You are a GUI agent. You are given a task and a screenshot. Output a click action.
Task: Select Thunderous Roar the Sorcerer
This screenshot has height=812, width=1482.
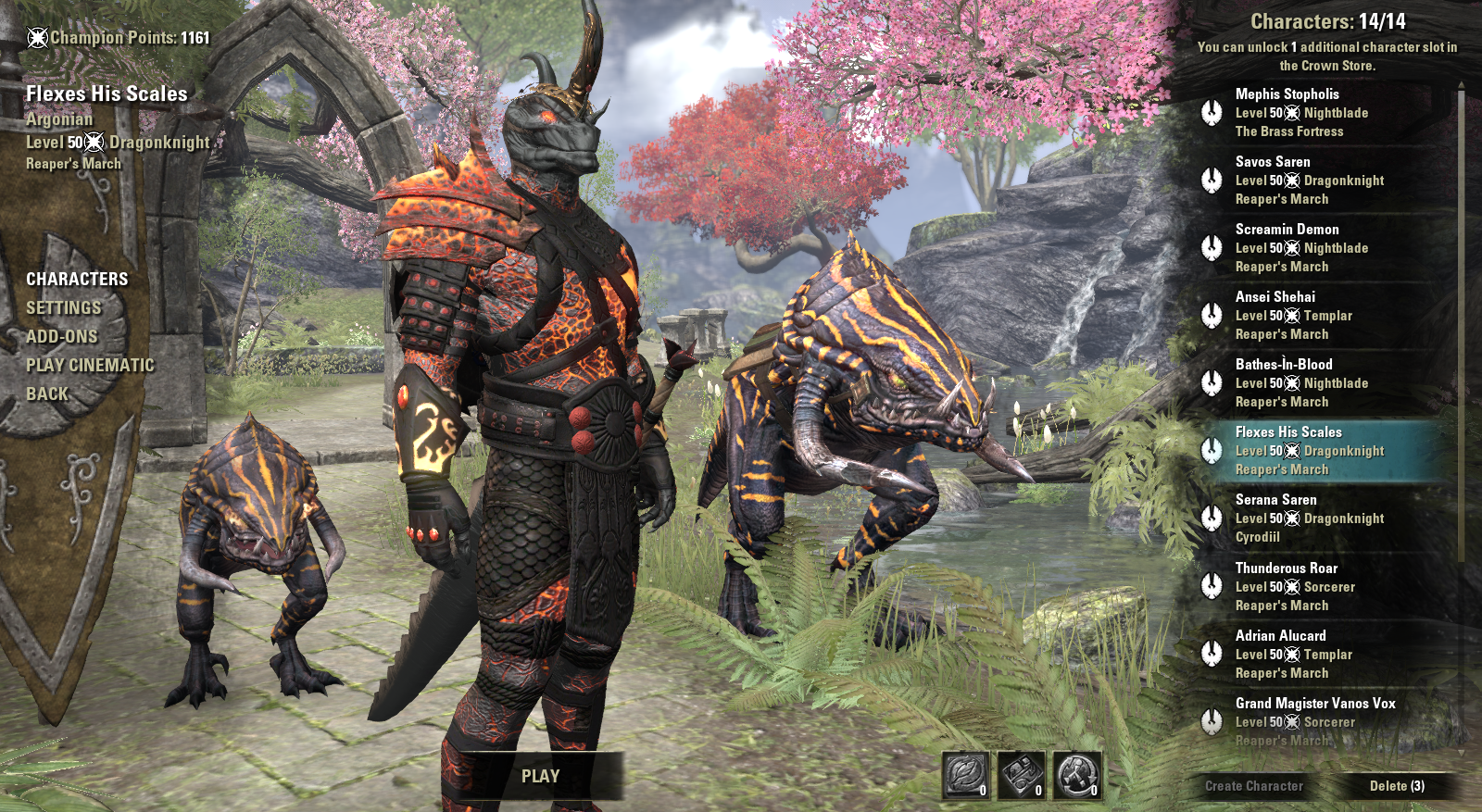point(1325,586)
